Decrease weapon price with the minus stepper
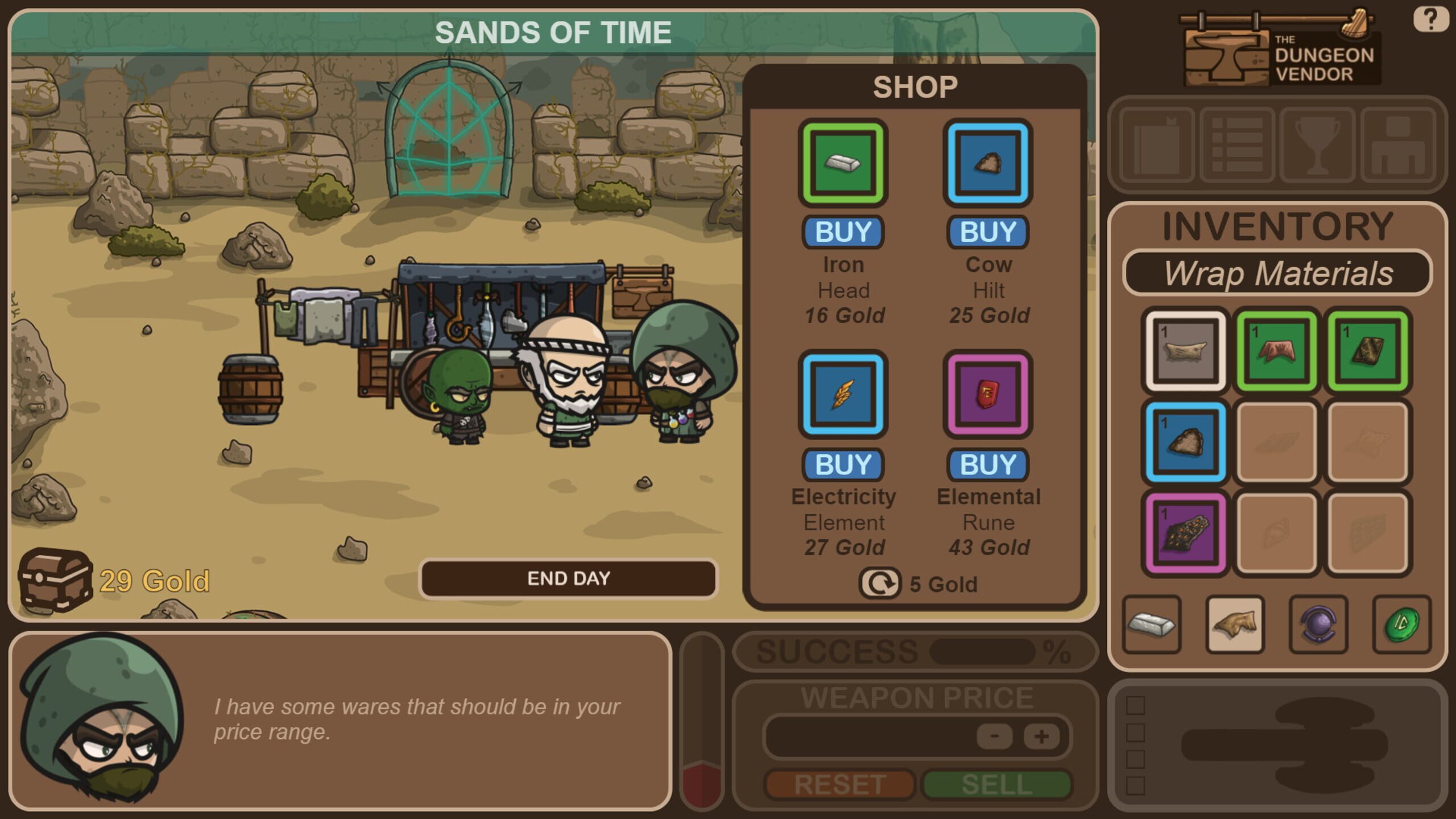 994,735
